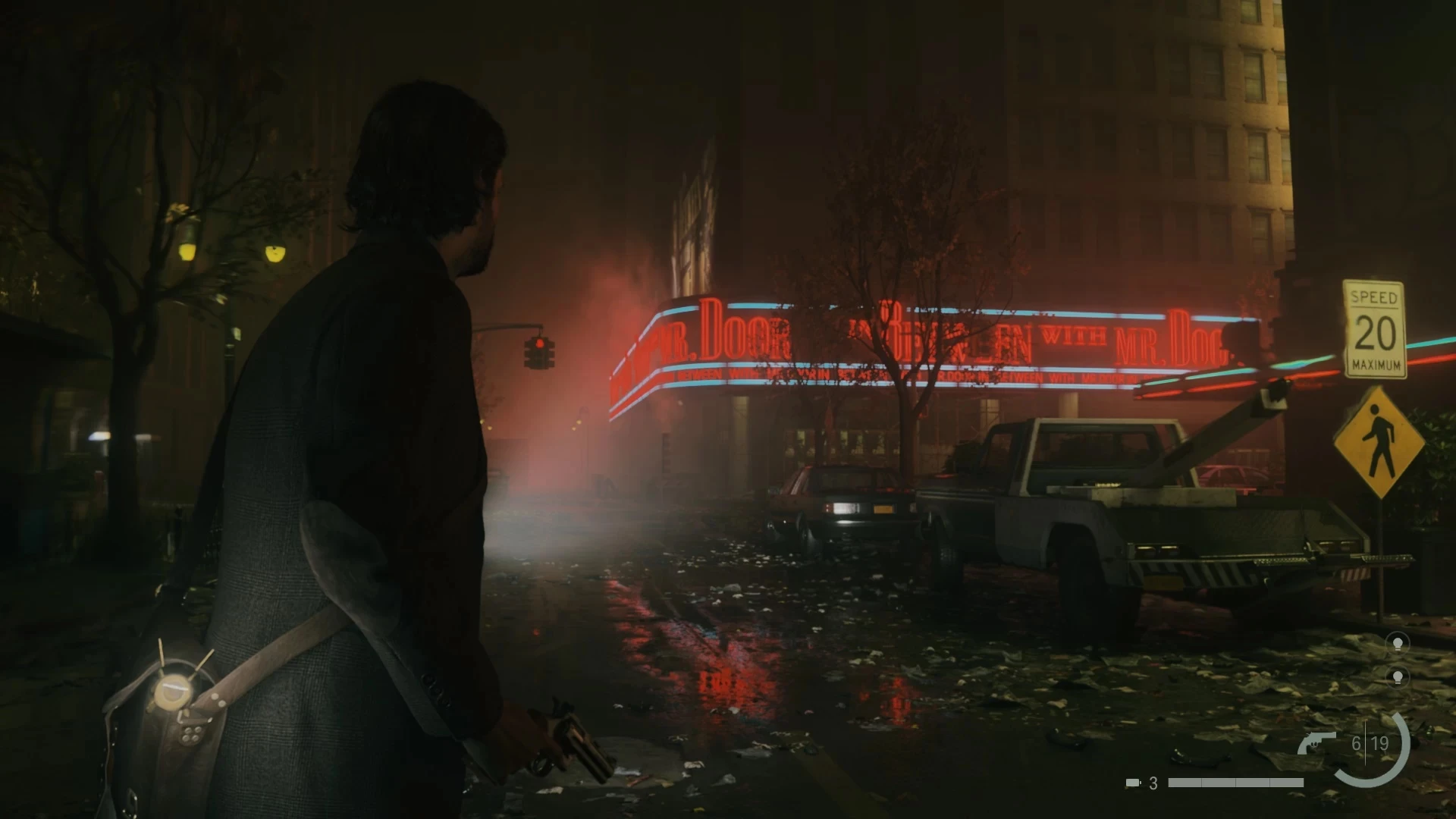Viewport: 1456px width, 819px height.
Task: Select the top flashlight battery charge icon
Action: pyautogui.click(x=1398, y=645)
